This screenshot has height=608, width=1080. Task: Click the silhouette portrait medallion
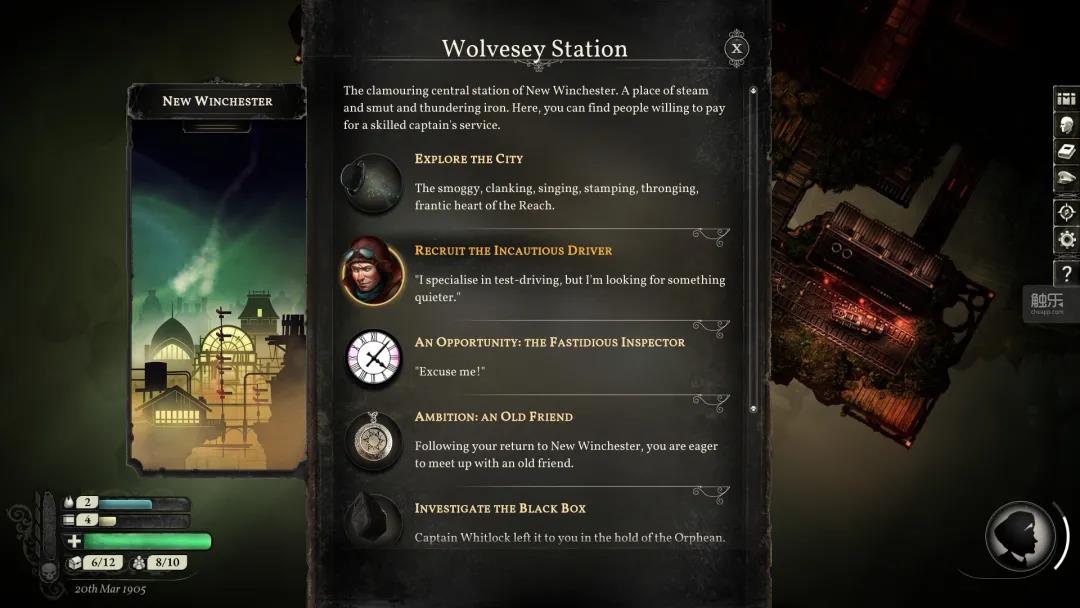1020,537
